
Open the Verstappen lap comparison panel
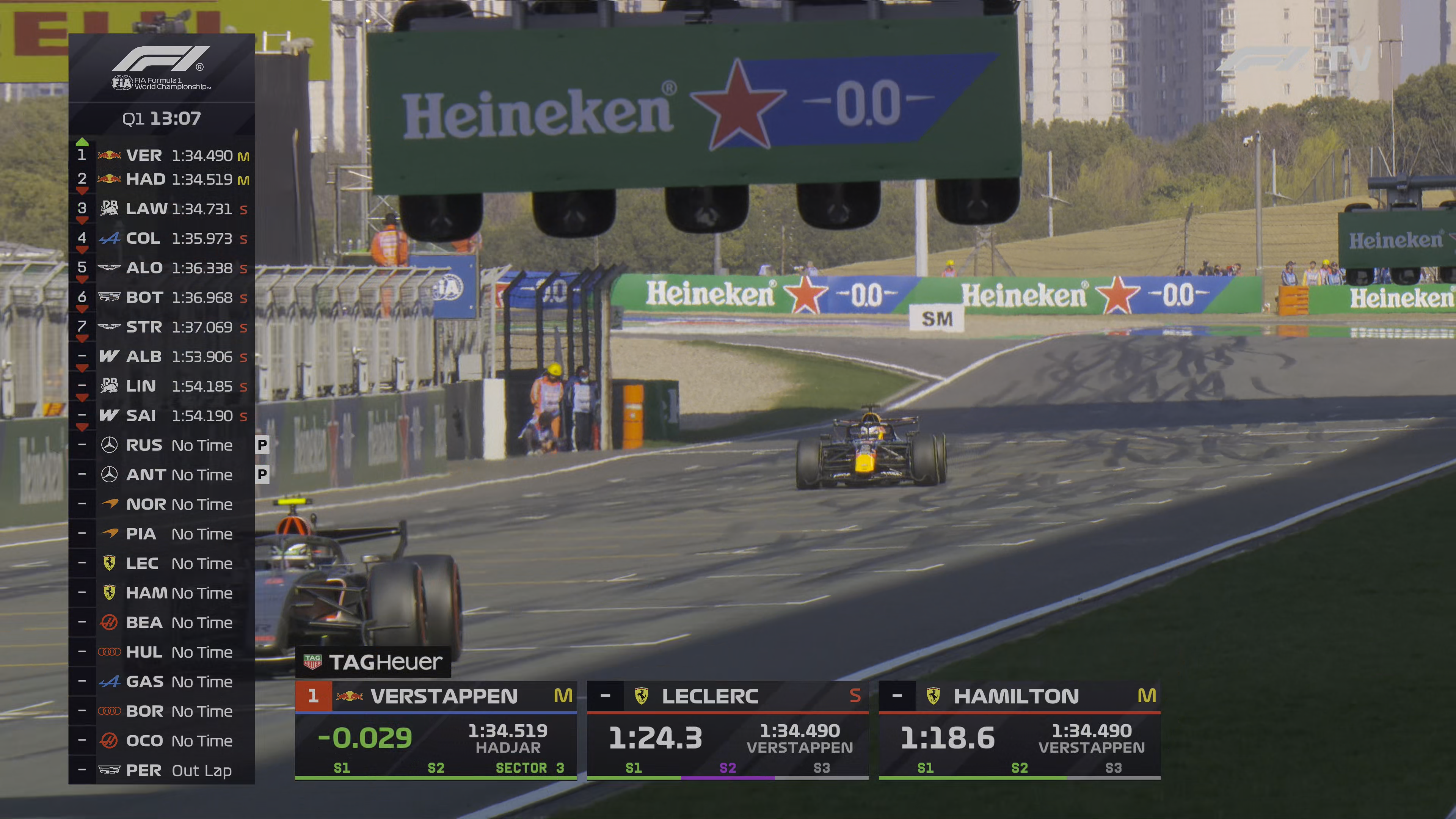(x=436, y=730)
